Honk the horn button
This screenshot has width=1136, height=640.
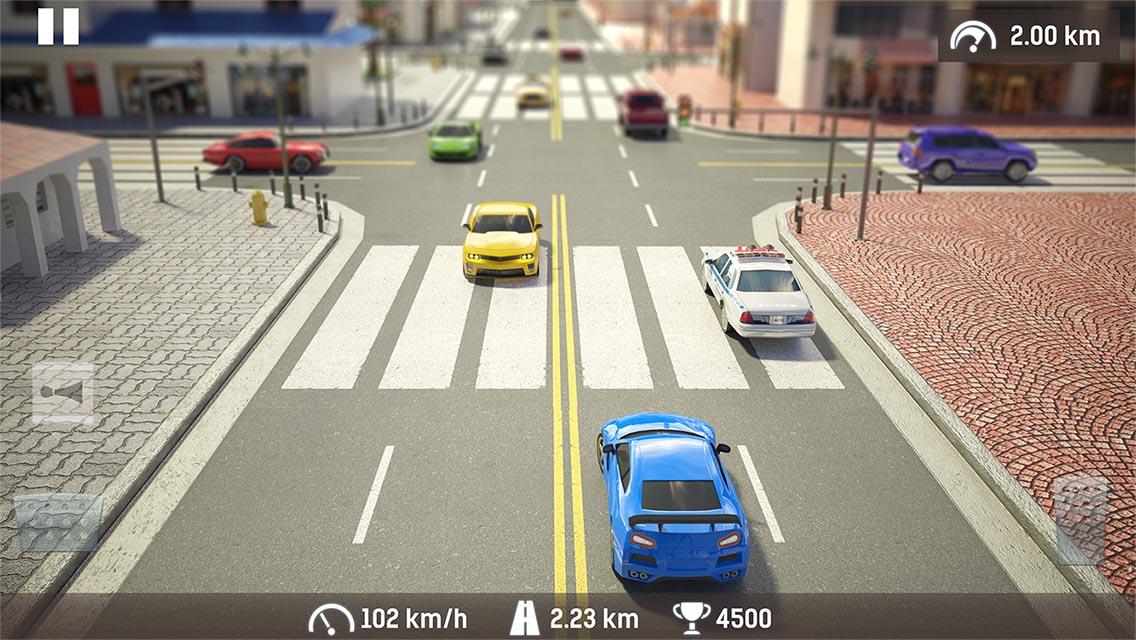click(63, 394)
